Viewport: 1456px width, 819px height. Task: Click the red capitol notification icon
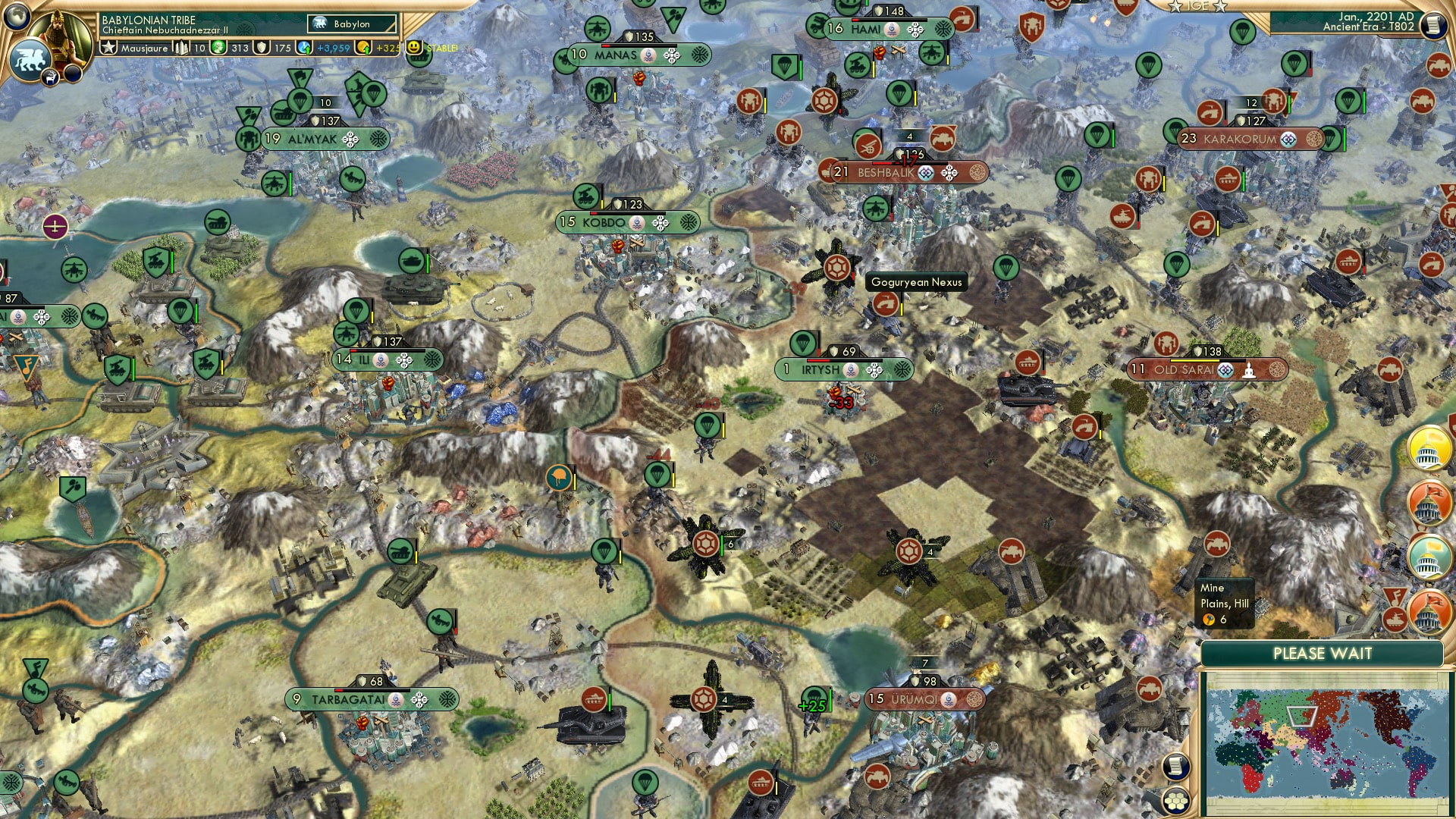coord(1429,503)
